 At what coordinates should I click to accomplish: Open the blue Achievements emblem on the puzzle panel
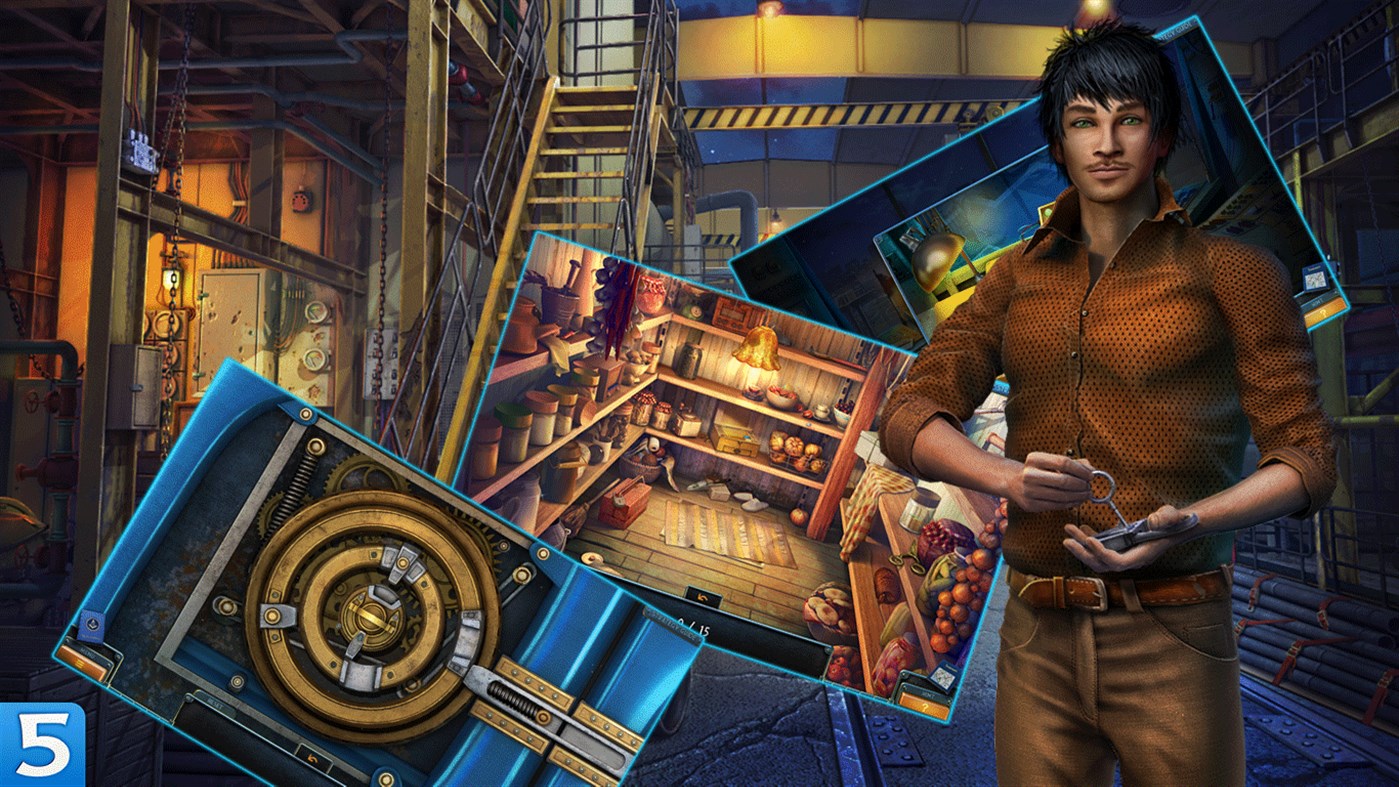[x=91, y=623]
